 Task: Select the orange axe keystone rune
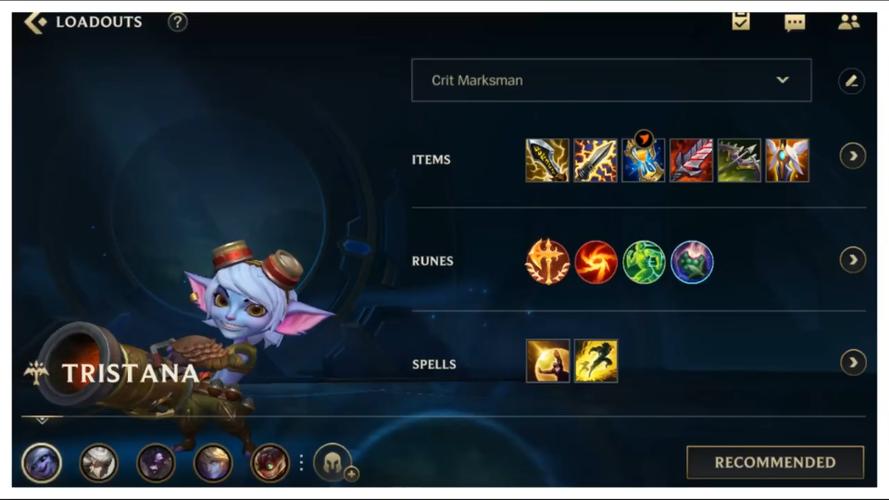point(547,262)
